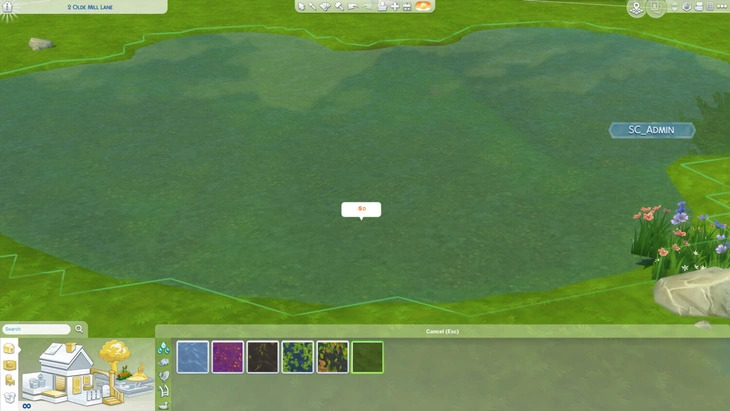Select the highlighted green water swatch
Viewport: 730px width, 411px height.
point(367,357)
